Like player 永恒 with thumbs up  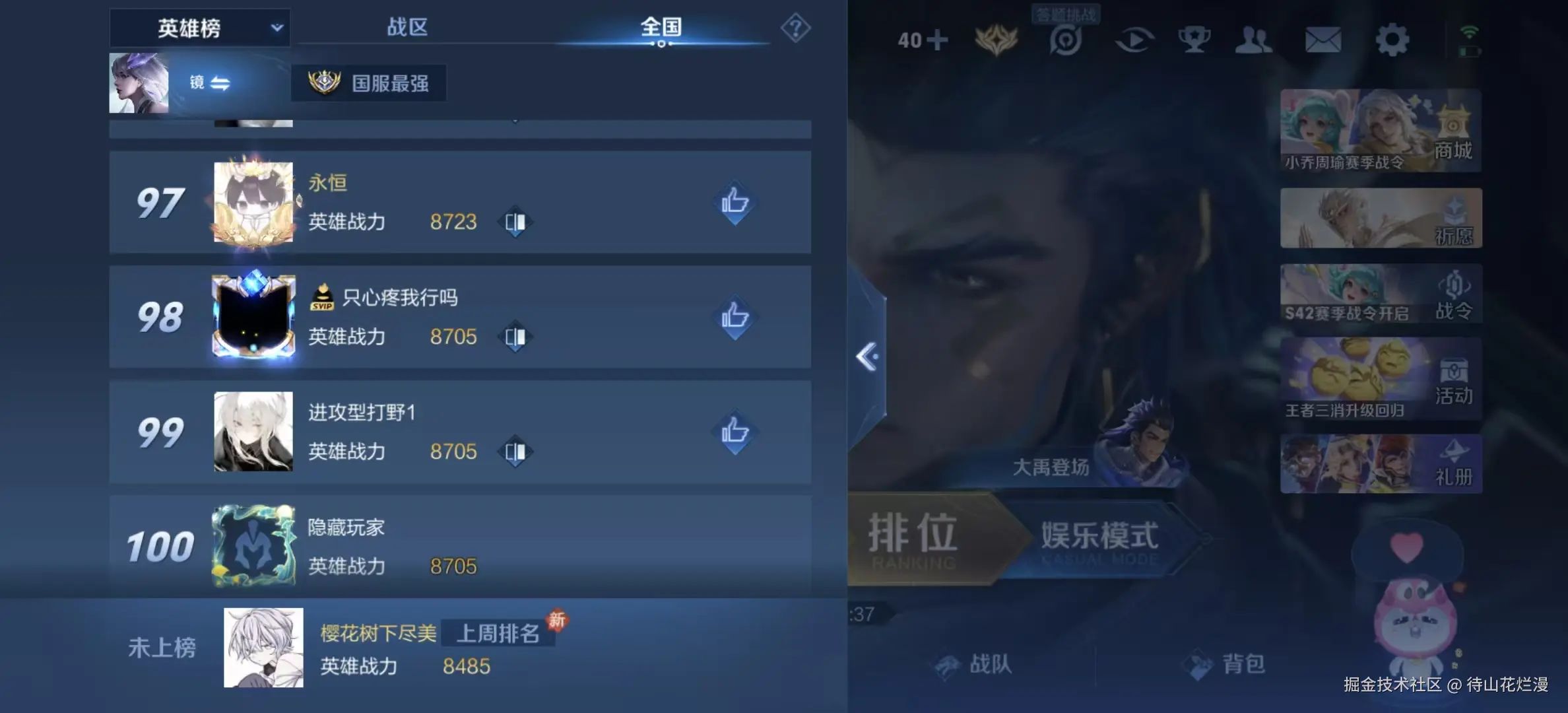coord(734,203)
